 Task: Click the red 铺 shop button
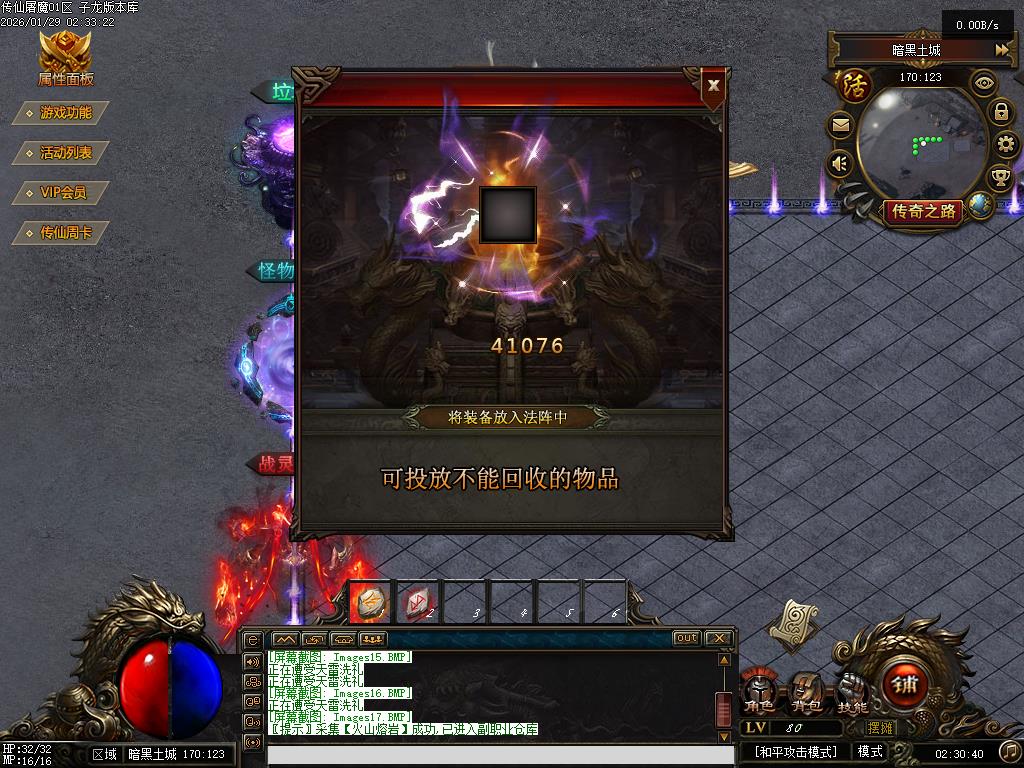coord(906,686)
